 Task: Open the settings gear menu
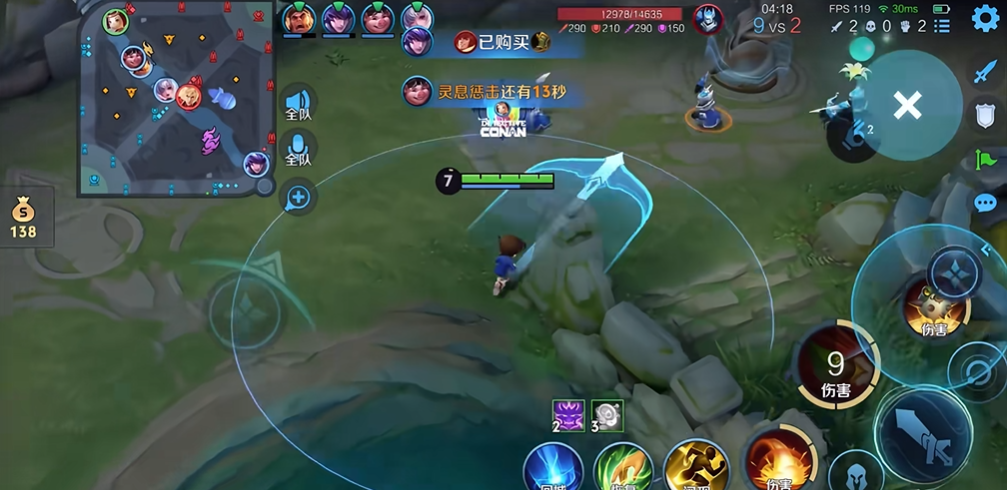pyautogui.click(x=985, y=18)
